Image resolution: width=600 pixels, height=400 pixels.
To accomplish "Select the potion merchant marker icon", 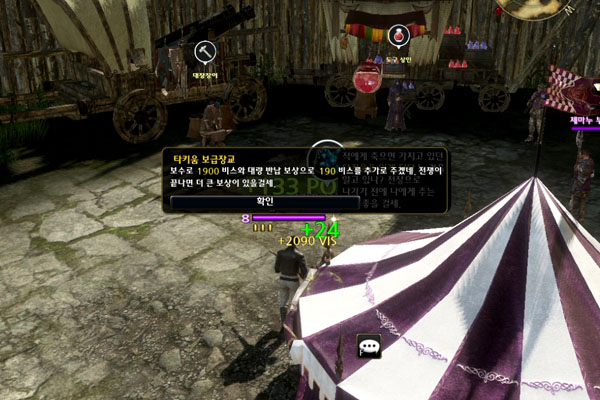I will pyautogui.click(x=399, y=36).
